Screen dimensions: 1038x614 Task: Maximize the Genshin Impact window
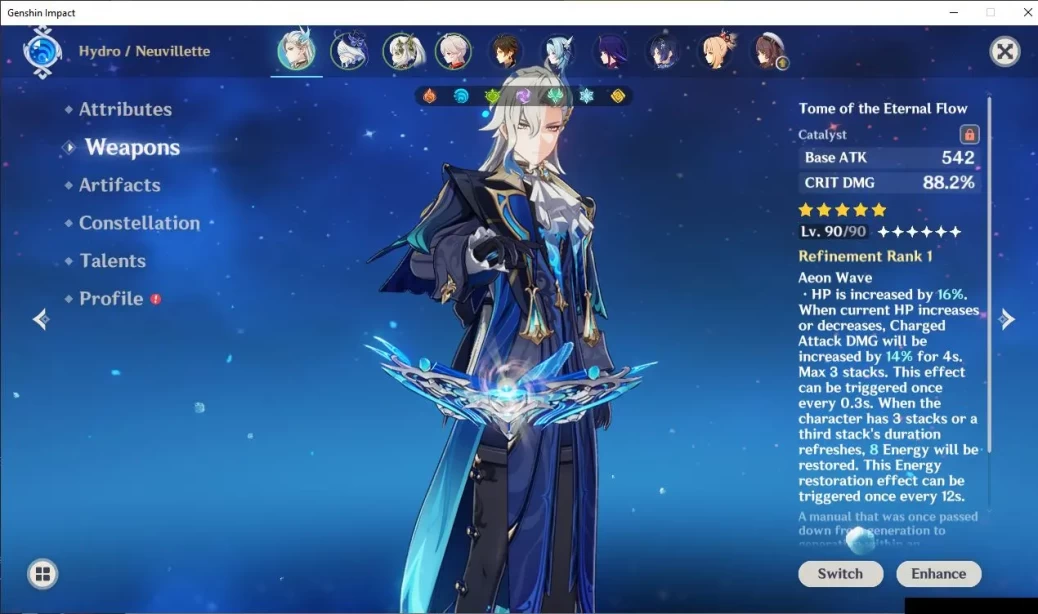tap(990, 12)
